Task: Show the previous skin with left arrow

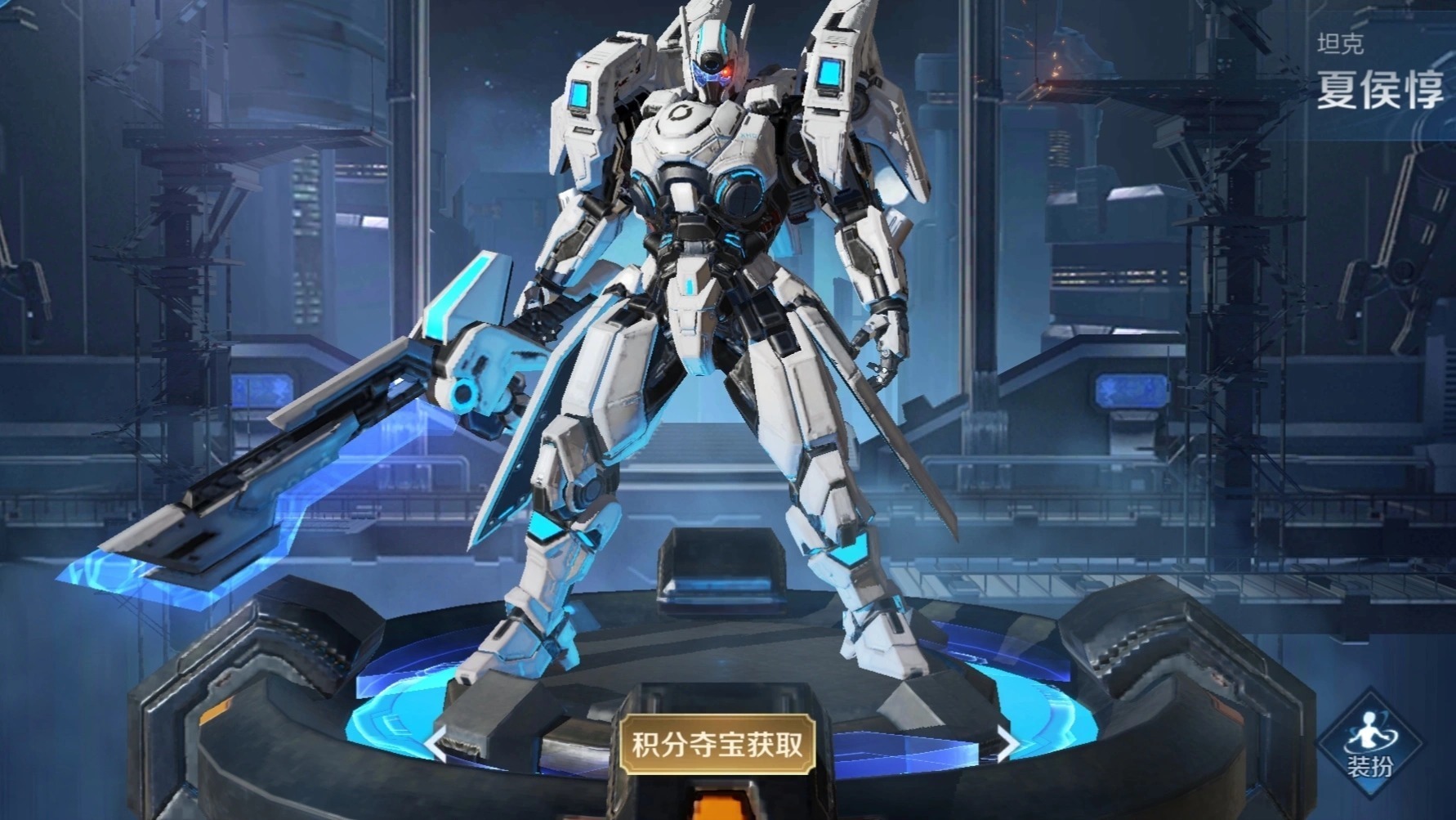Action: [435, 744]
